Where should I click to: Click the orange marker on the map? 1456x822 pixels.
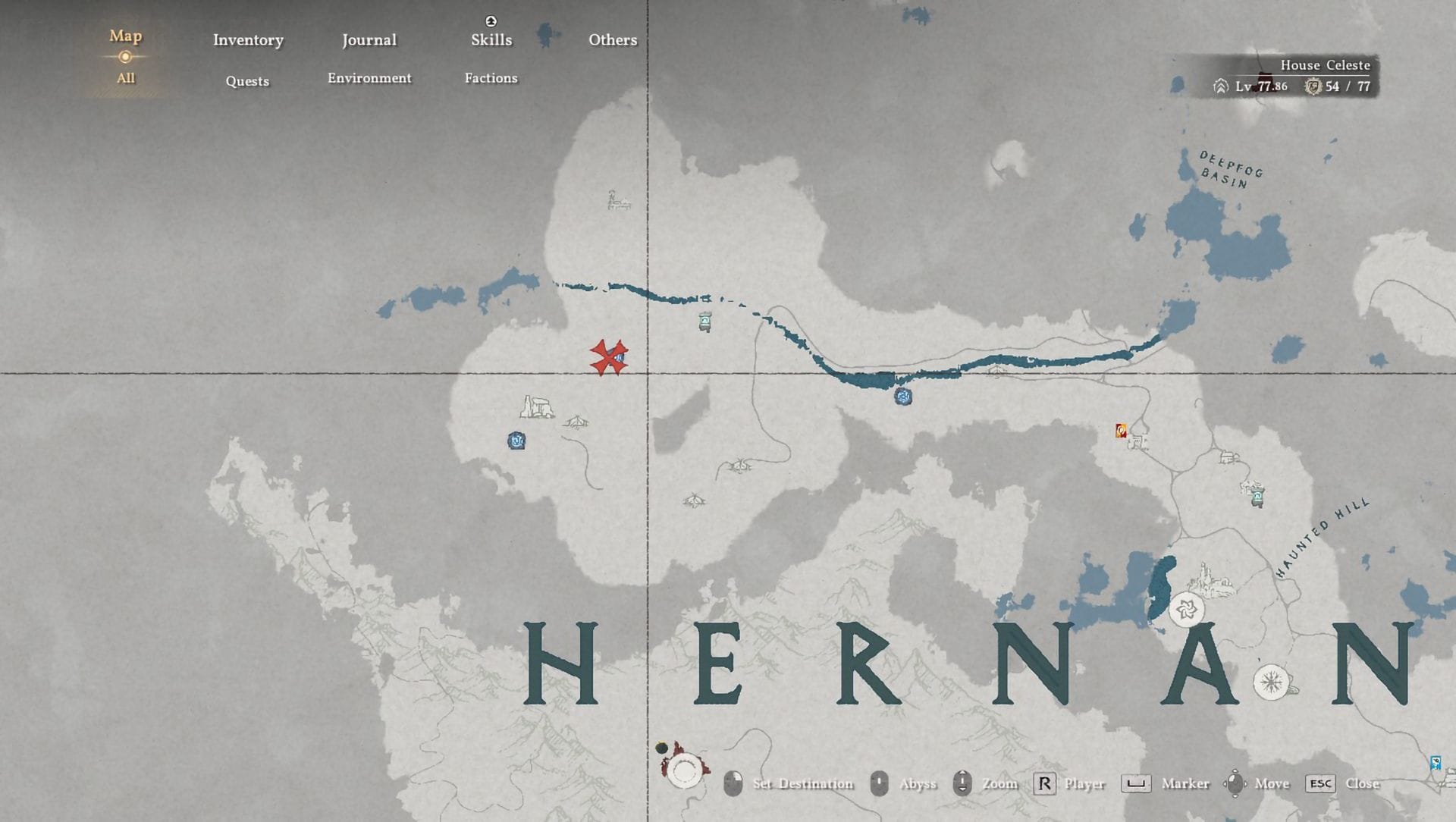[x=1121, y=431]
